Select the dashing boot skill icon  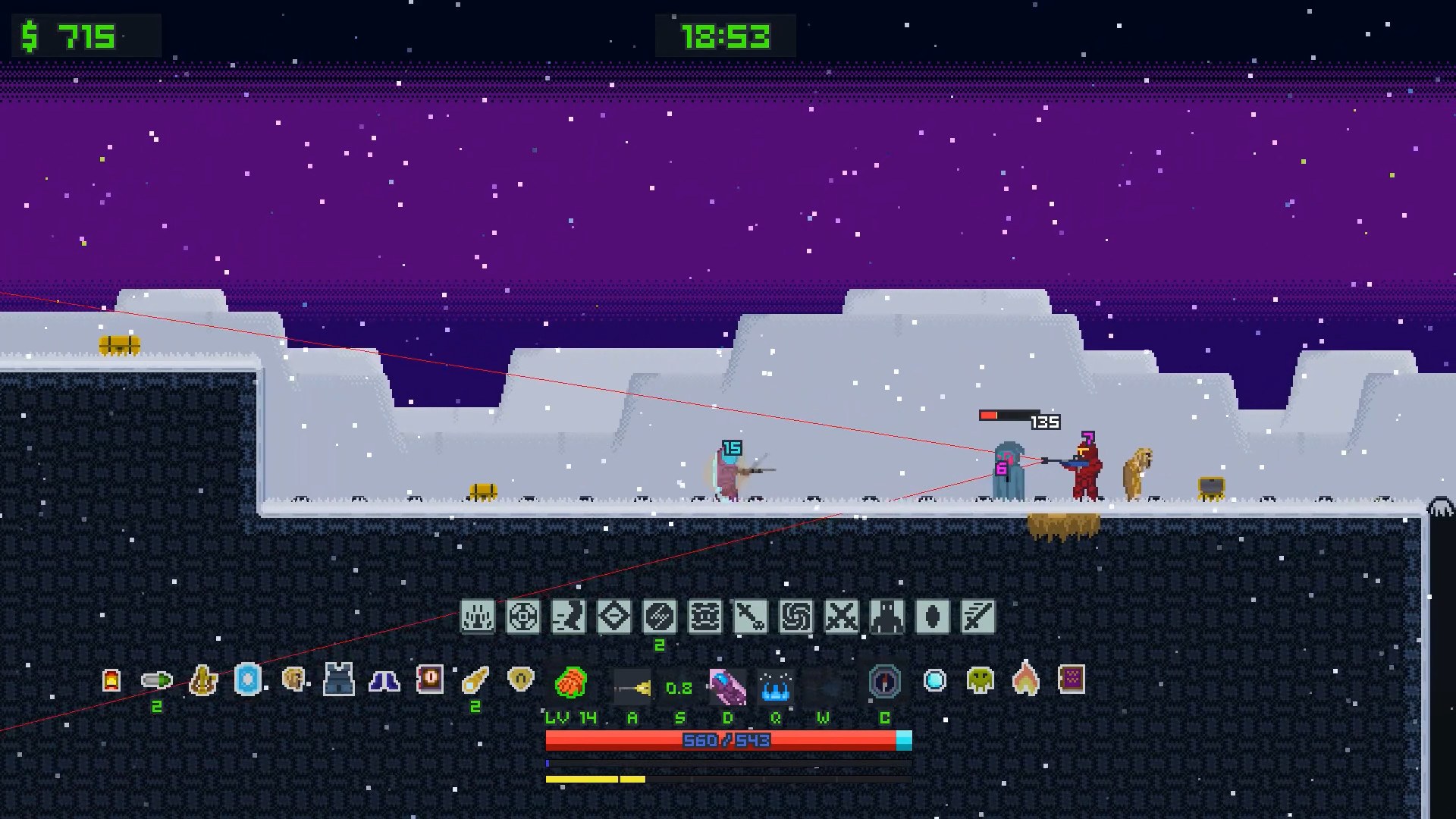coord(570,617)
